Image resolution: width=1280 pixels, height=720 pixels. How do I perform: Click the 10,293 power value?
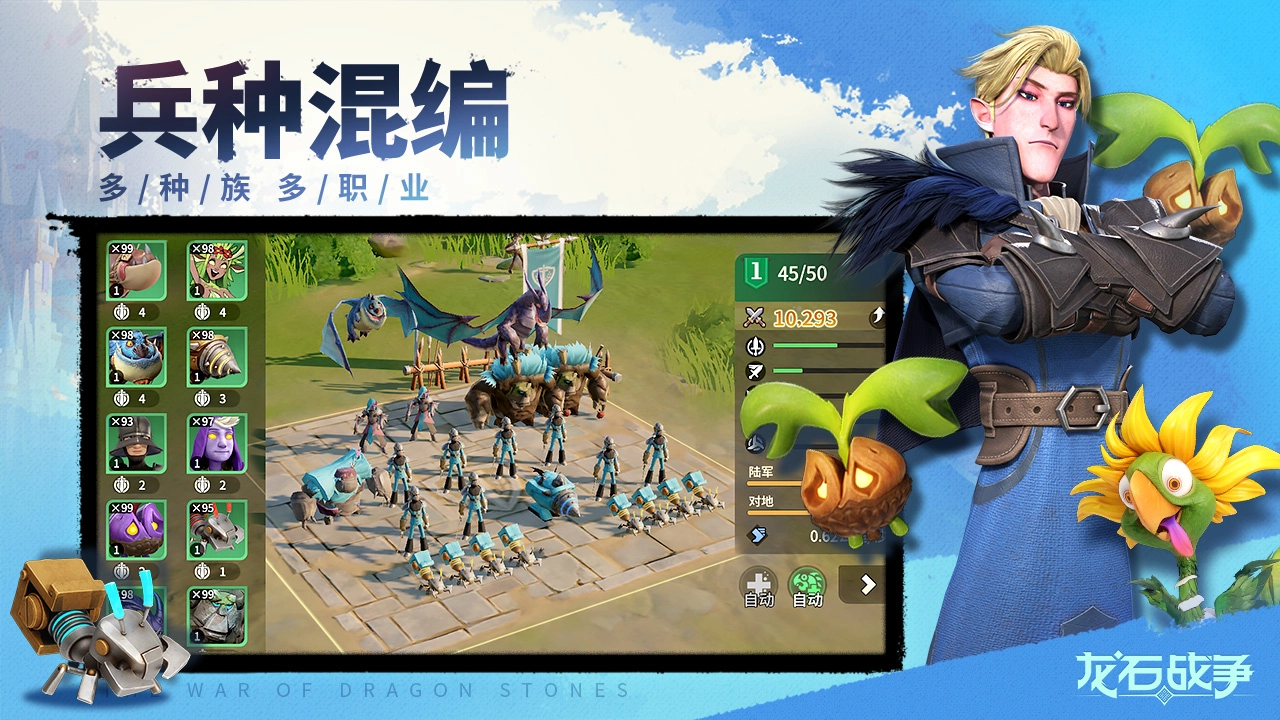(x=804, y=318)
